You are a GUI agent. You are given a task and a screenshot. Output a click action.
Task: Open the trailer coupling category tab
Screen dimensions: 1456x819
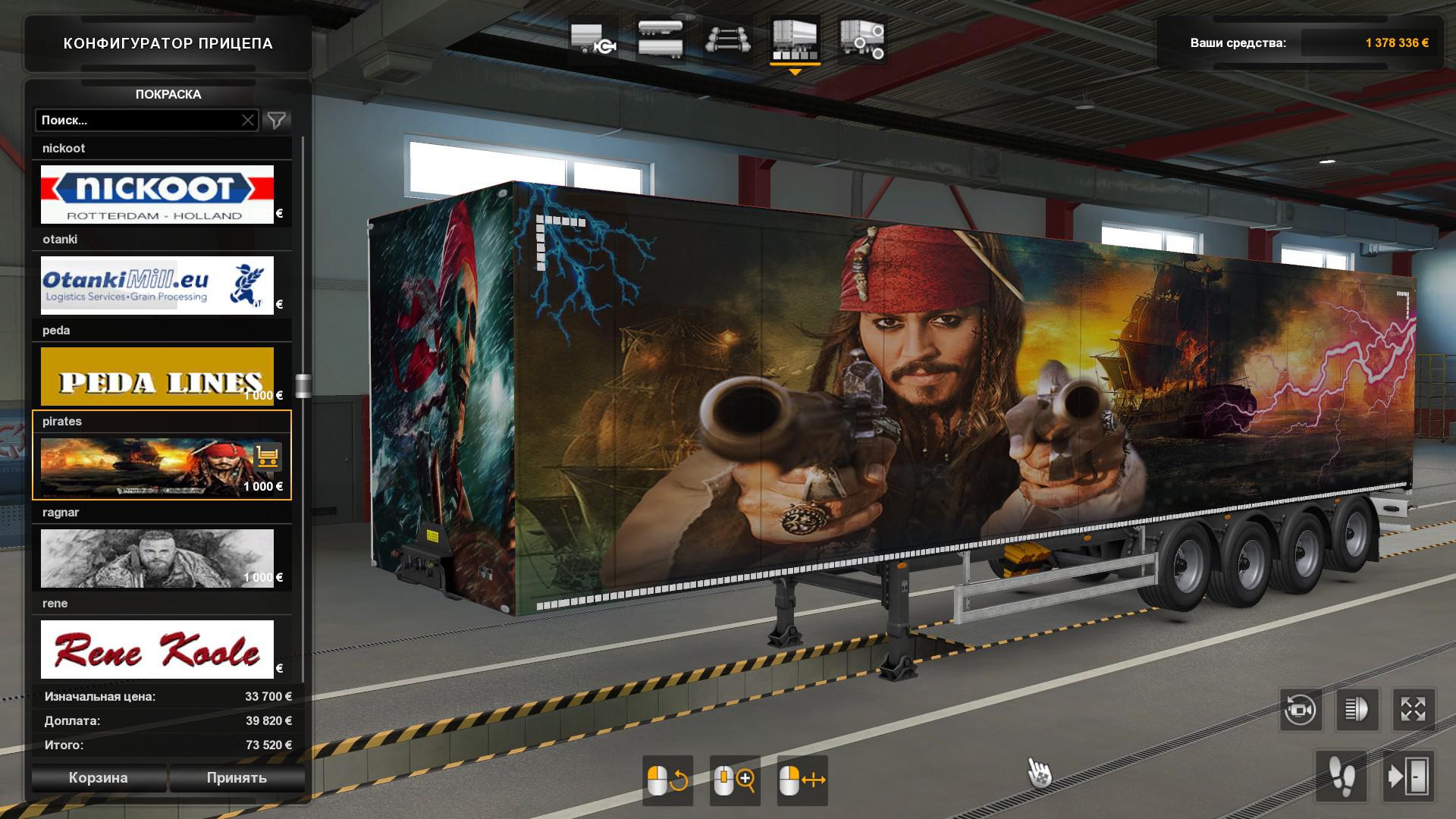593,39
